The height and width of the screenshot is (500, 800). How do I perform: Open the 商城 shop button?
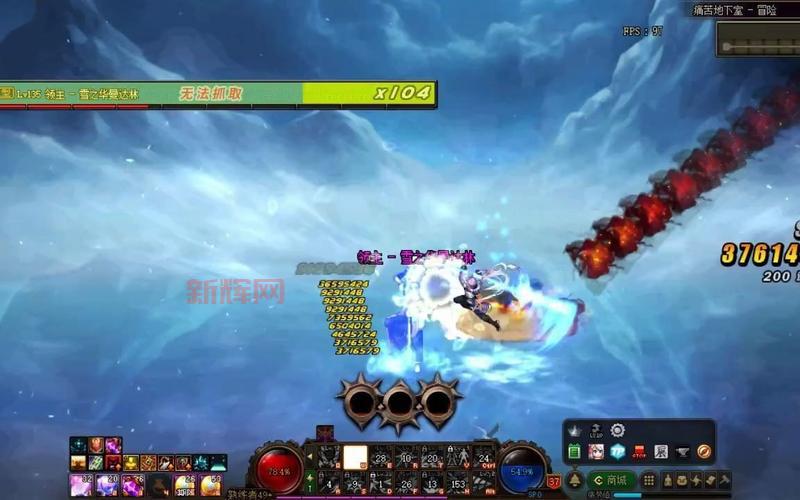coord(613,480)
